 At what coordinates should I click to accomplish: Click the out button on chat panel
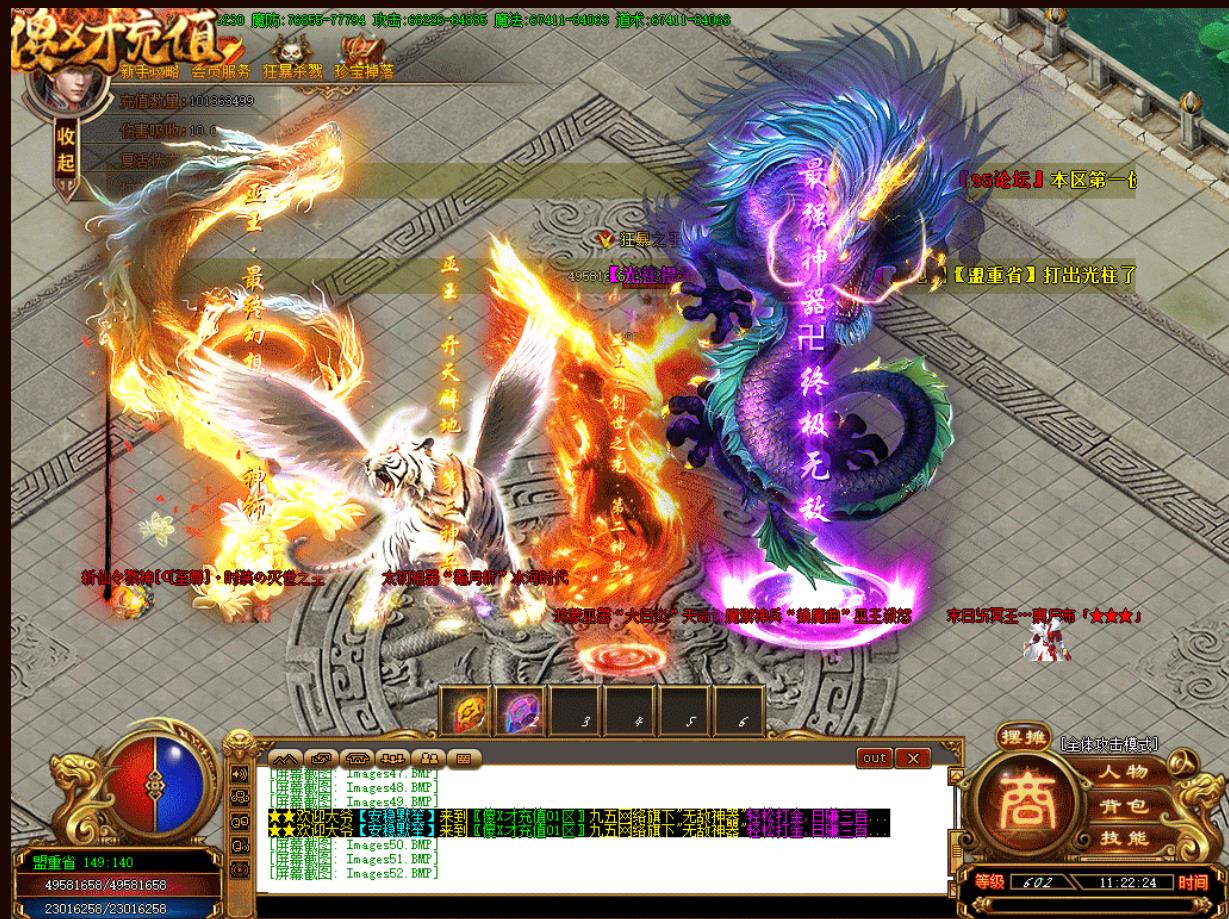[874, 758]
